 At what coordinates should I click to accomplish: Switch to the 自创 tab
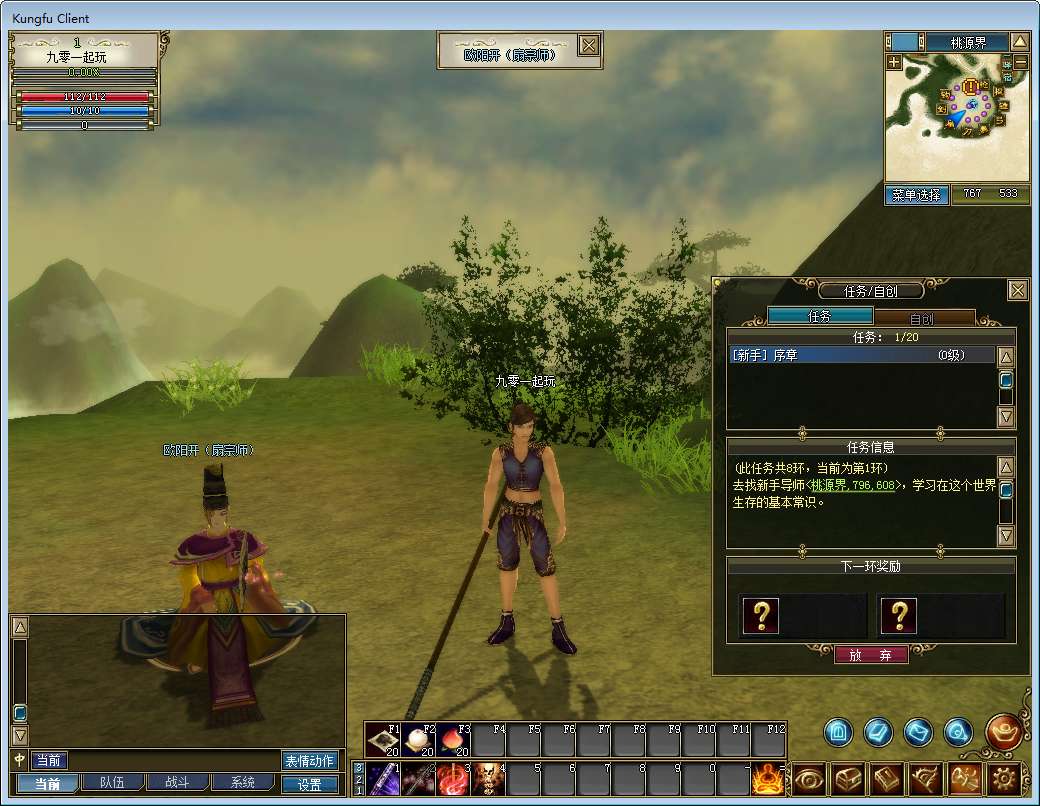(923, 317)
